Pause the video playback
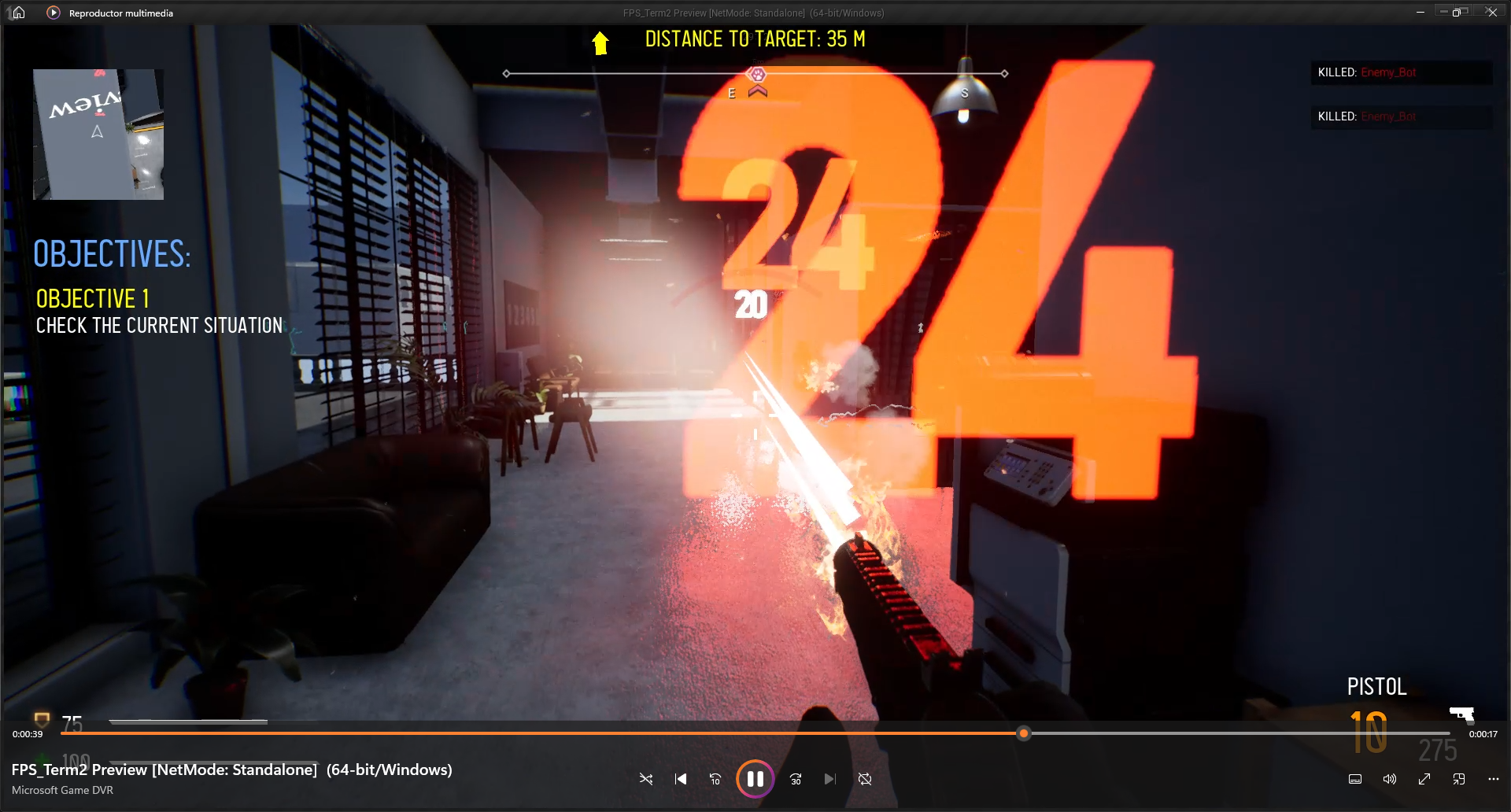 (755, 779)
